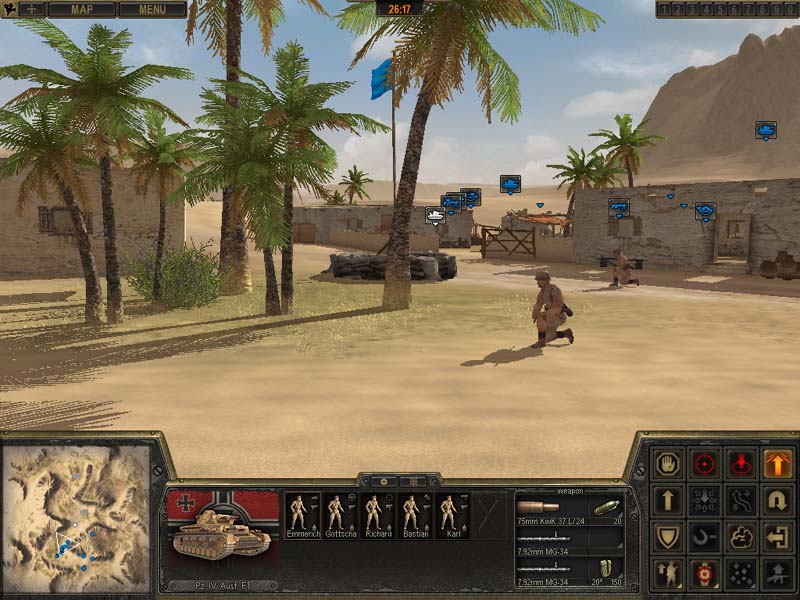Select crew member Gottscha

point(338,516)
